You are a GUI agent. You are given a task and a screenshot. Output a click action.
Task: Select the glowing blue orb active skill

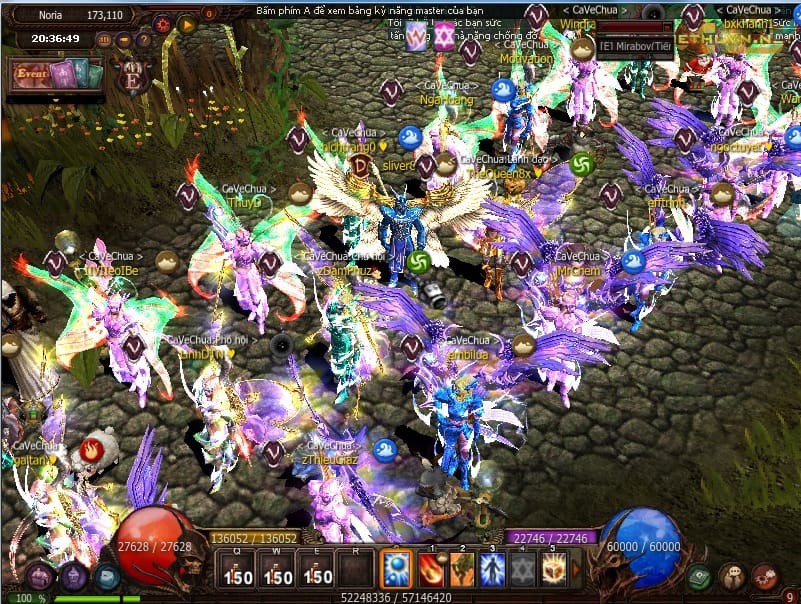[396, 569]
